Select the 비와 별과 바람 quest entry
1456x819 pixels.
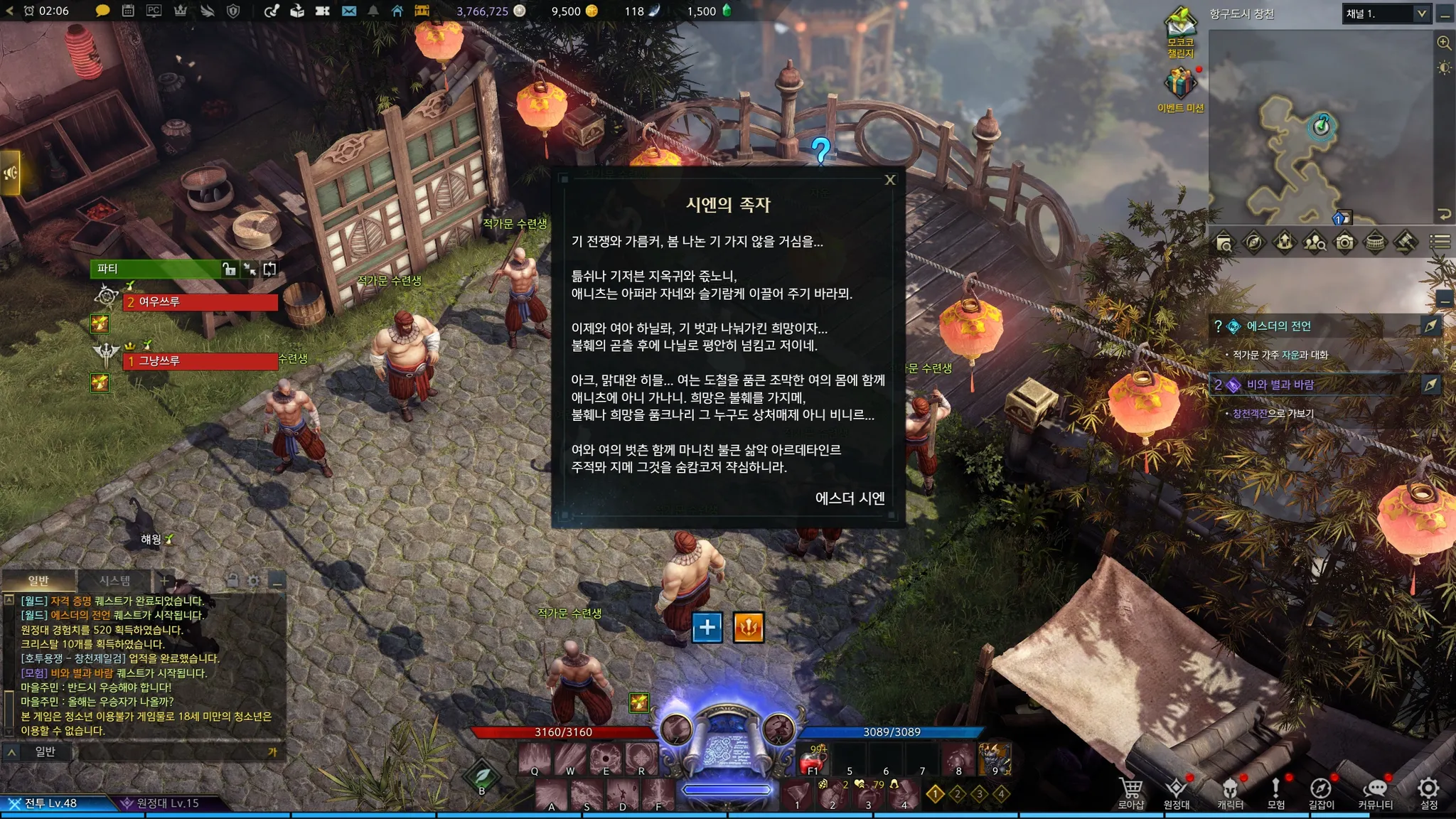tap(1280, 385)
